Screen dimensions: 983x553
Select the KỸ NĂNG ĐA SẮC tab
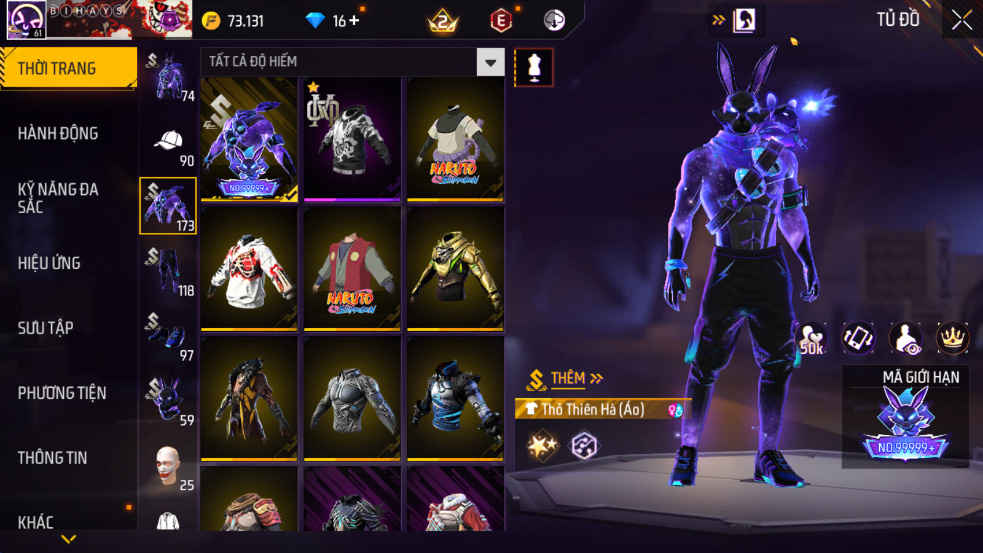pos(58,197)
